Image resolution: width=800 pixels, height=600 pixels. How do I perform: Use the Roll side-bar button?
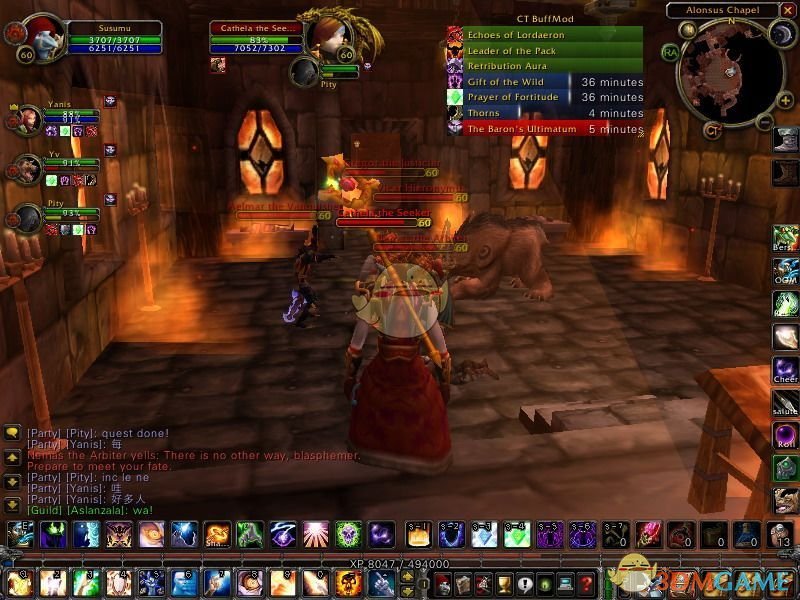pyautogui.click(x=785, y=436)
